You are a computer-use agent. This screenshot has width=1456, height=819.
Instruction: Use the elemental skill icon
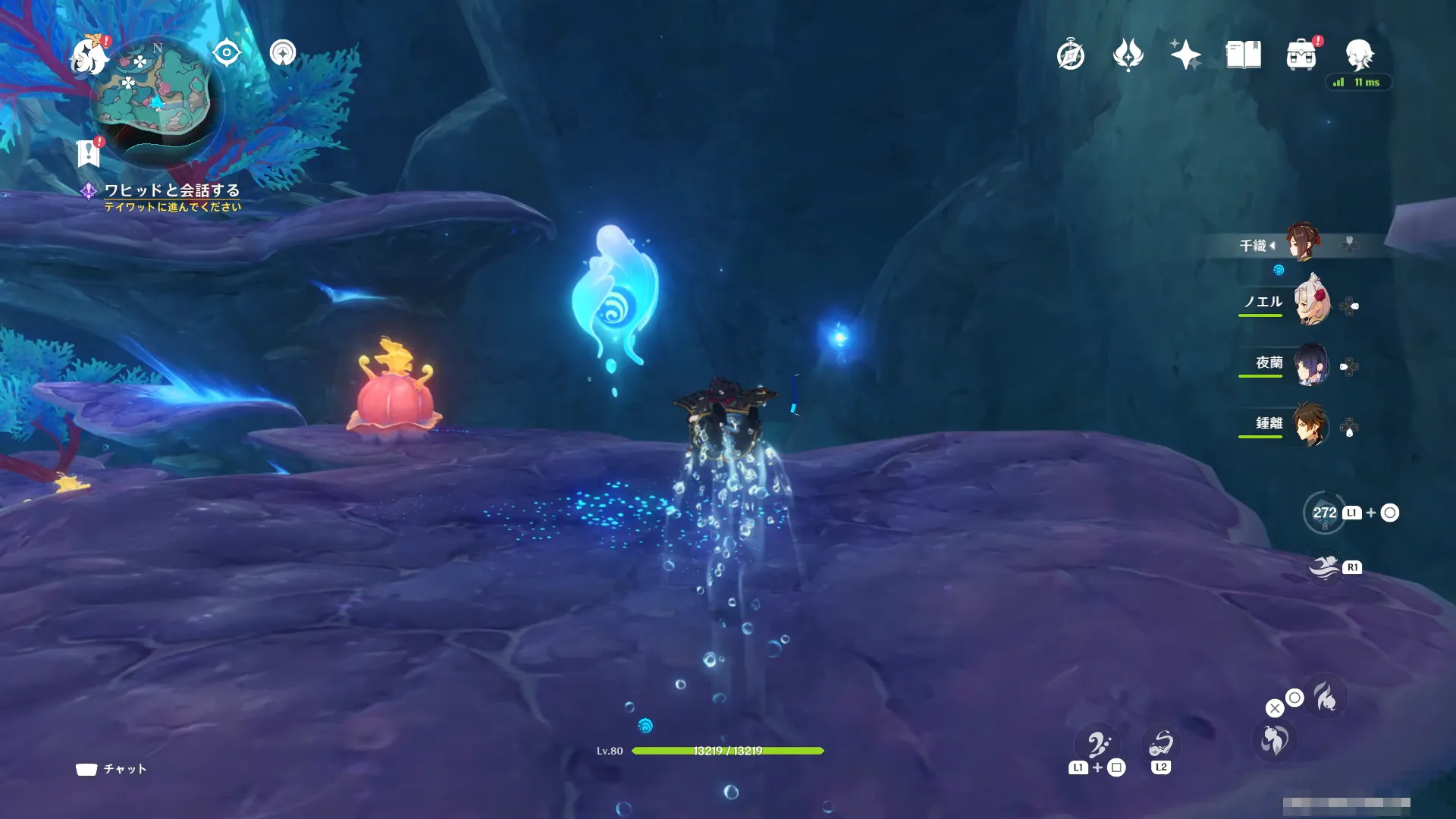click(1275, 740)
